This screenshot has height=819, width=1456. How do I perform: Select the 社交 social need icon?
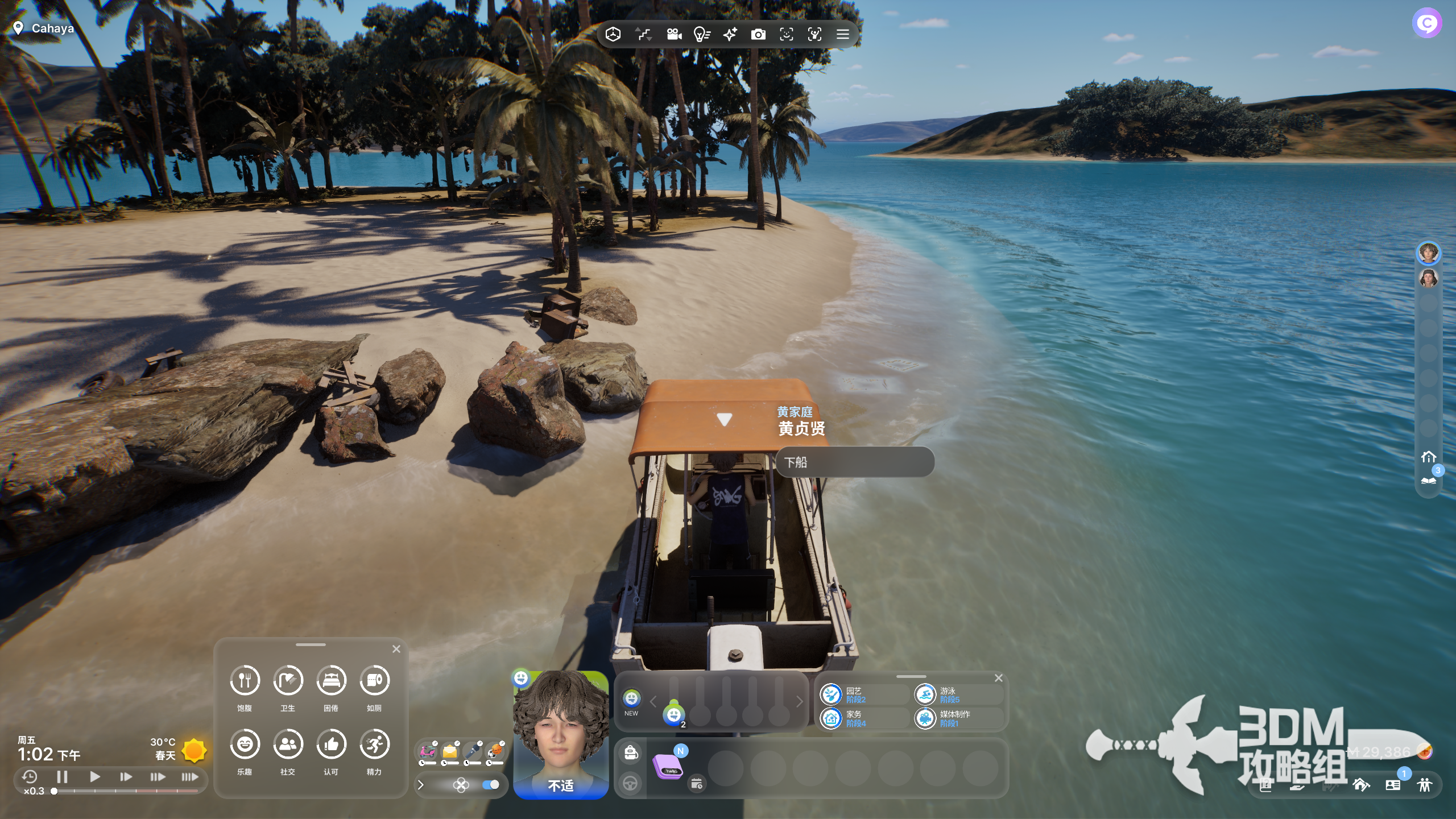[x=288, y=744]
